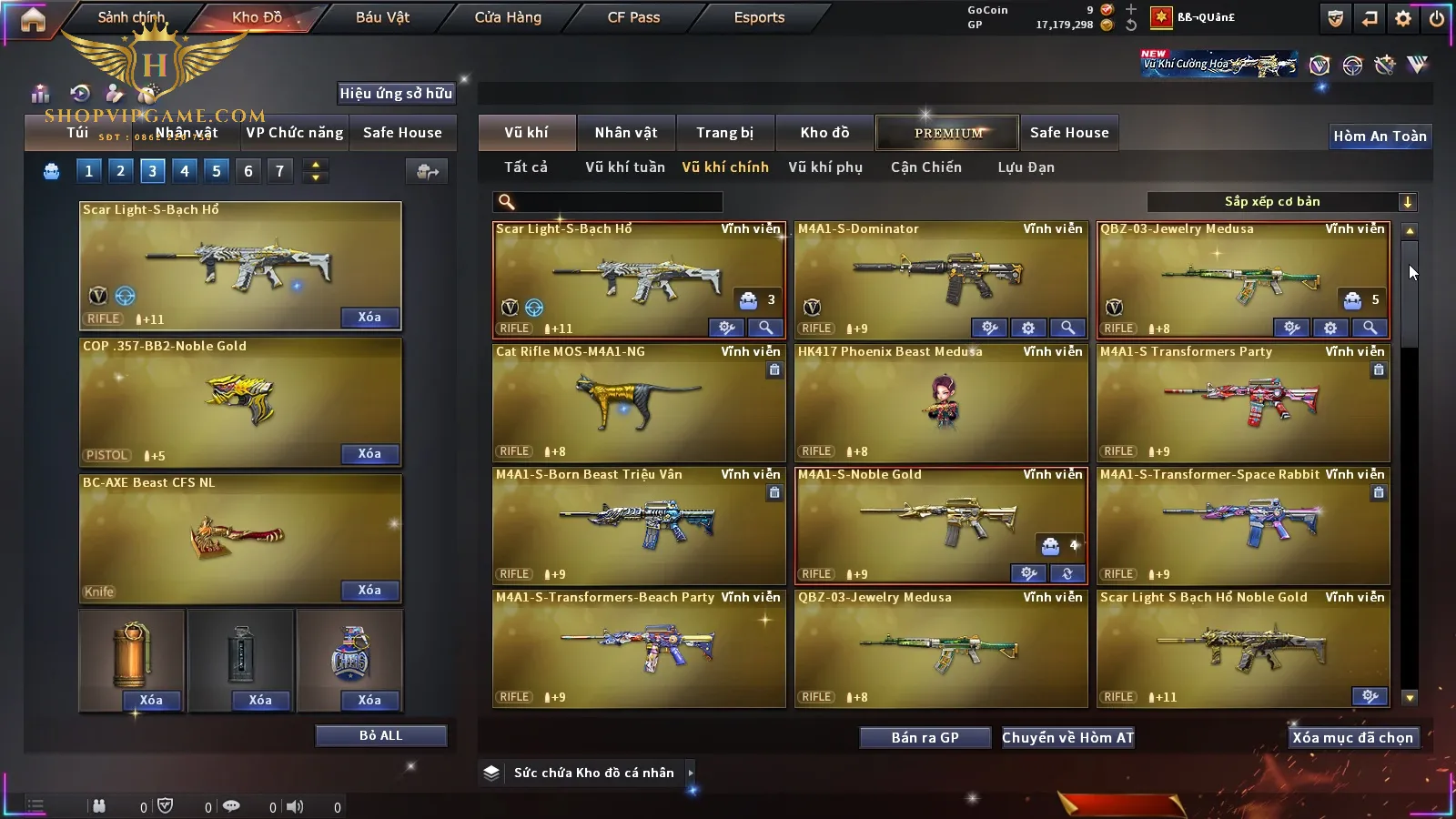Click the Bỏ ALL button
Viewport: 1456px width, 819px height.
coord(380,735)
